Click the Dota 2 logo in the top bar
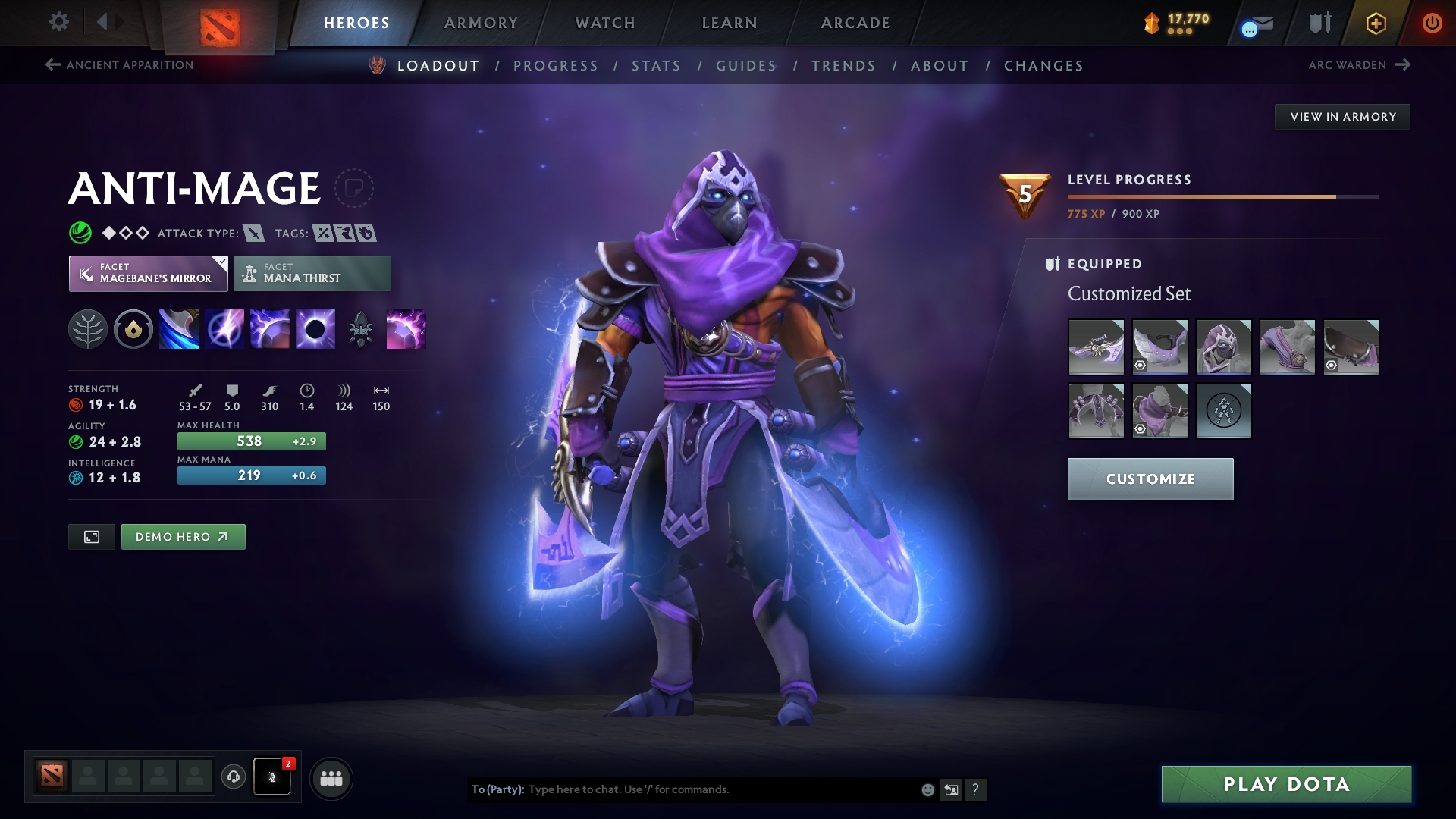 tap(220, 23)
